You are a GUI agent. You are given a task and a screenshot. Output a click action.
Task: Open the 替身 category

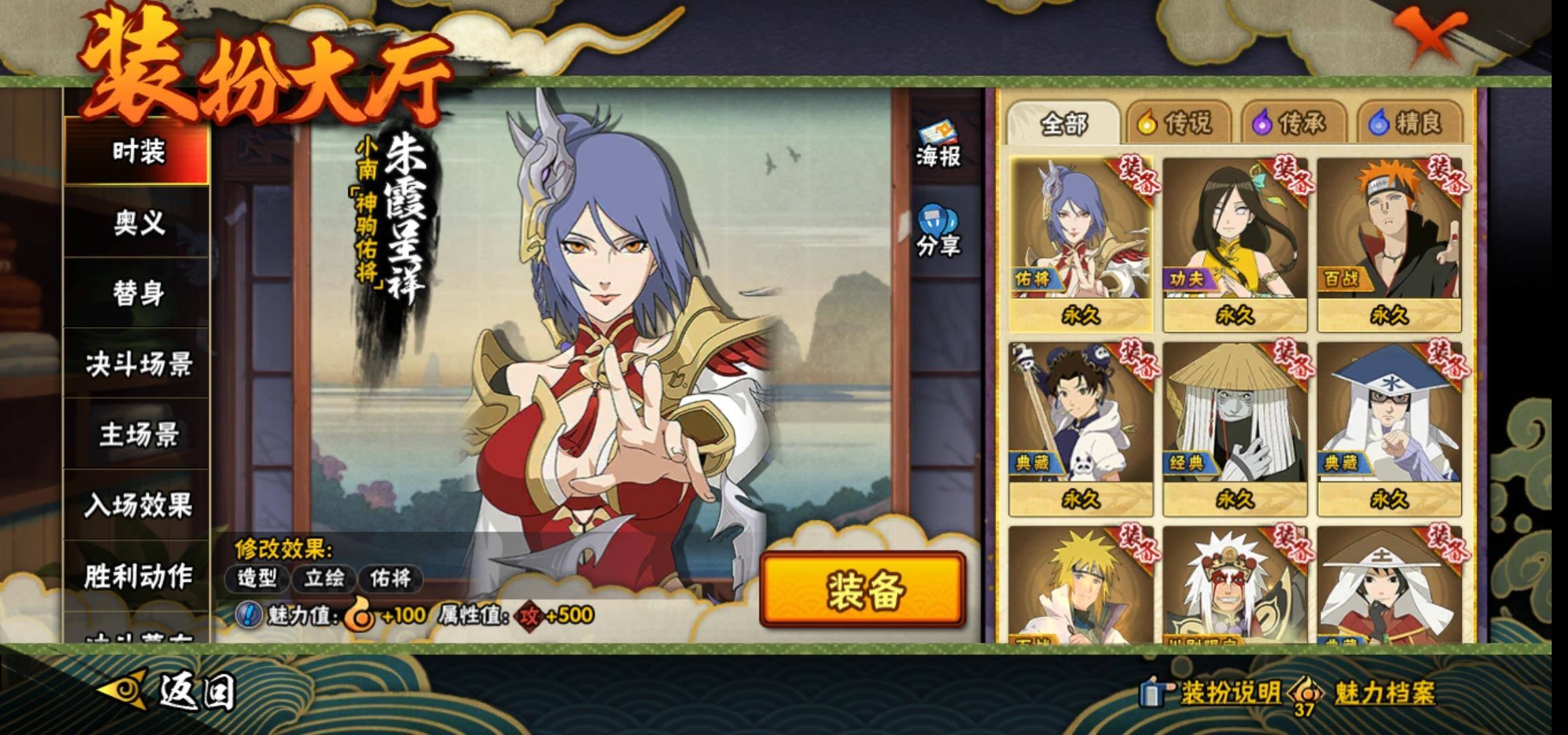pos(137,293)
